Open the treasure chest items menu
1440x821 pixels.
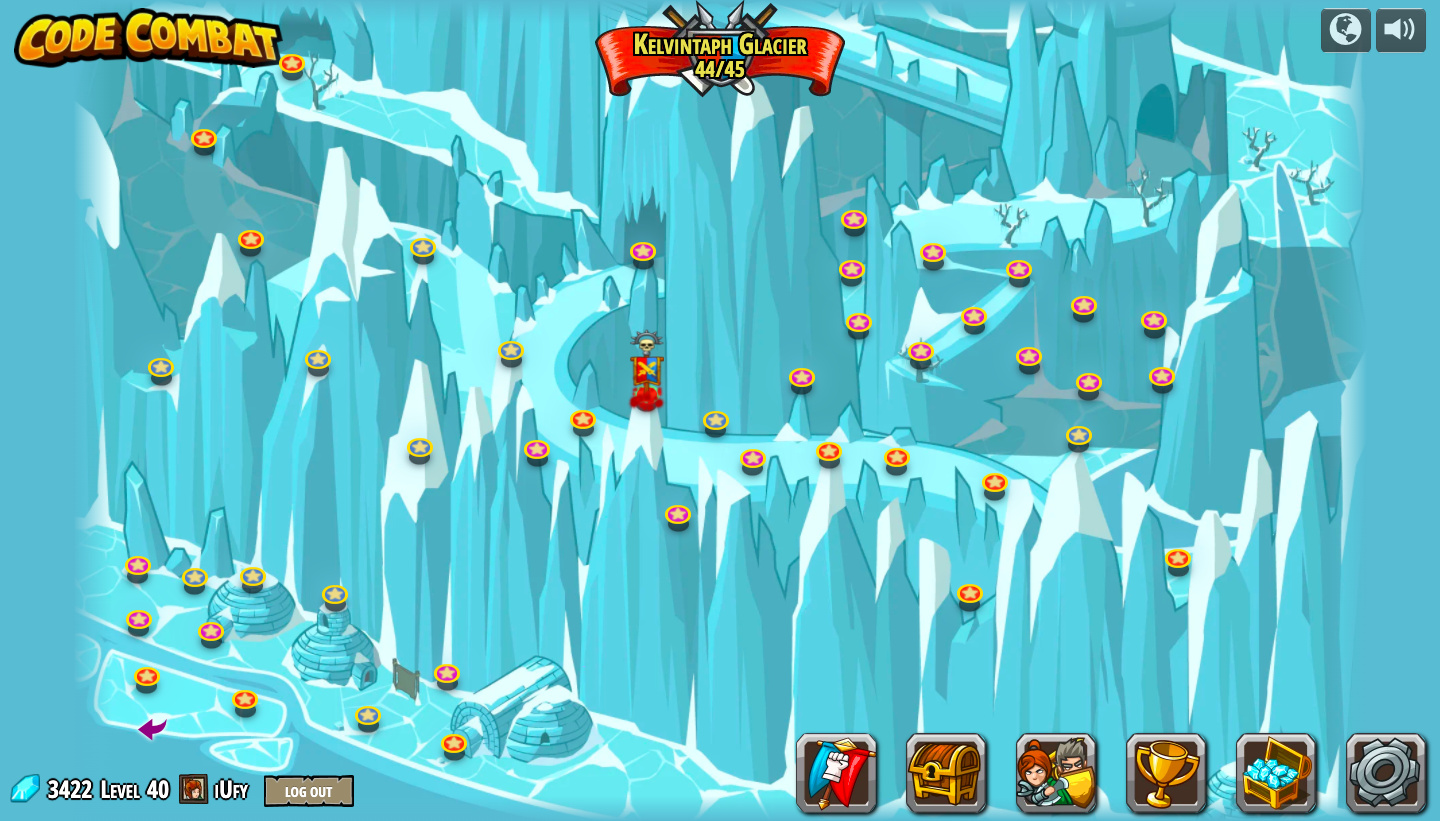coord(946,773)
